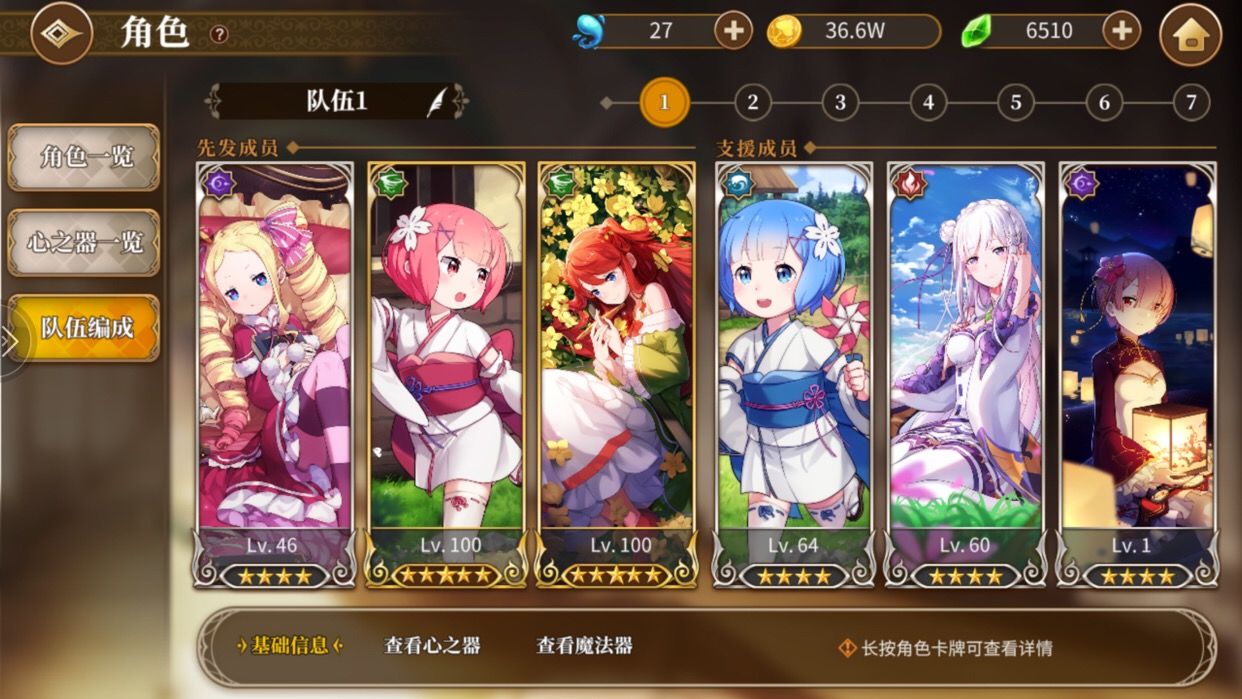
Task: Rename team with the feather pen icon
Action: point(438,101)
